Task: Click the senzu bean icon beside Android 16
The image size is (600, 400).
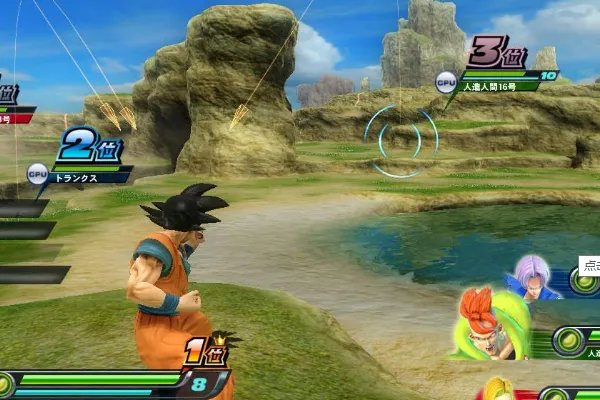Action: click(568, 342)
